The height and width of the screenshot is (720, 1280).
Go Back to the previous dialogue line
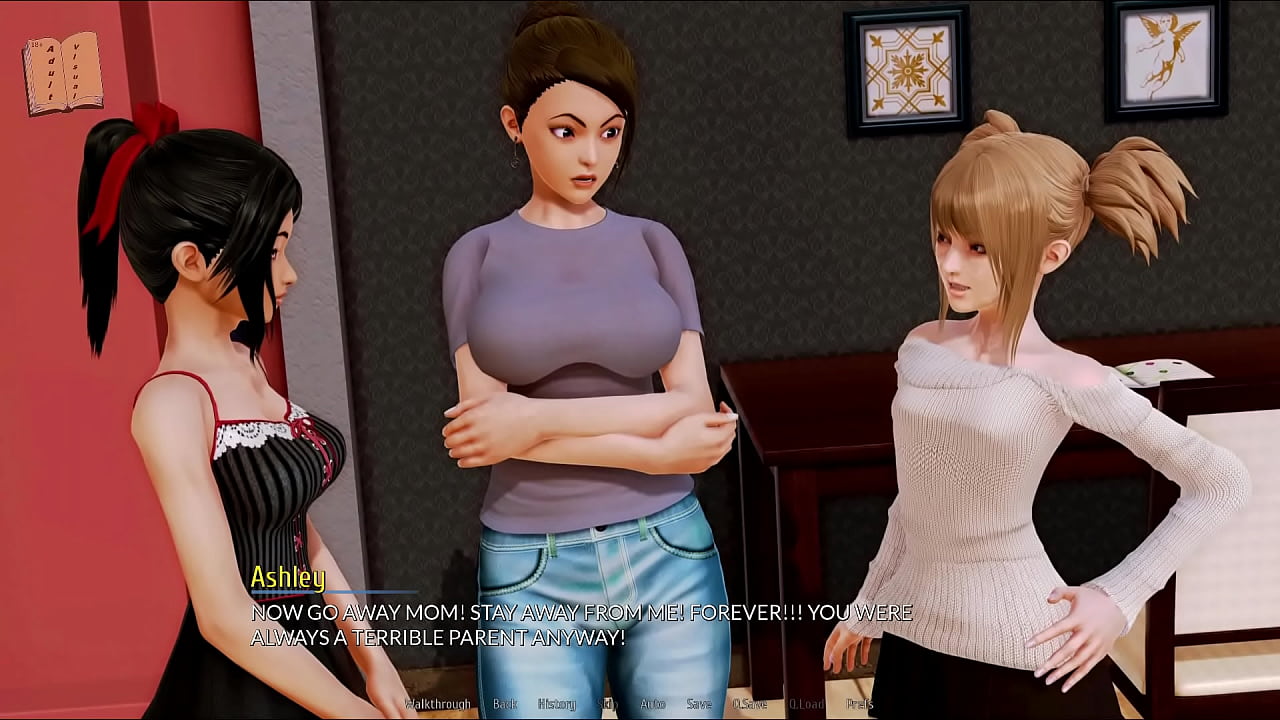[505, 704]
